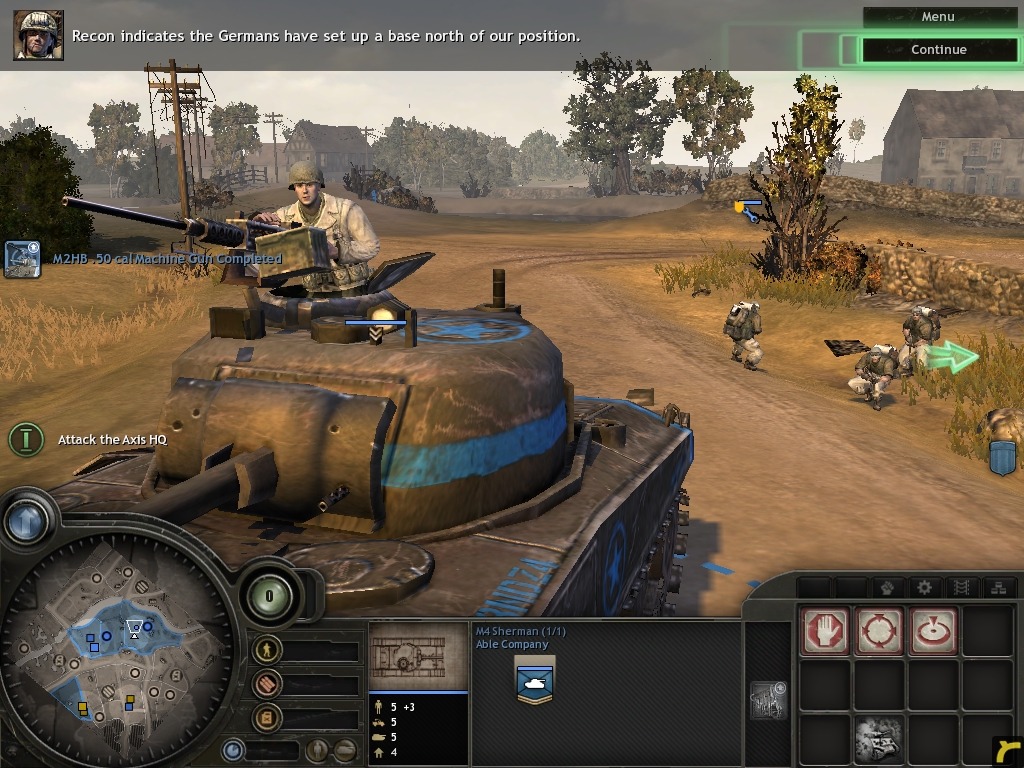Activate the tank smoke ability icon
Image resolution: width=1024 pixels, height=768 pixels.
tap(879, 738)
